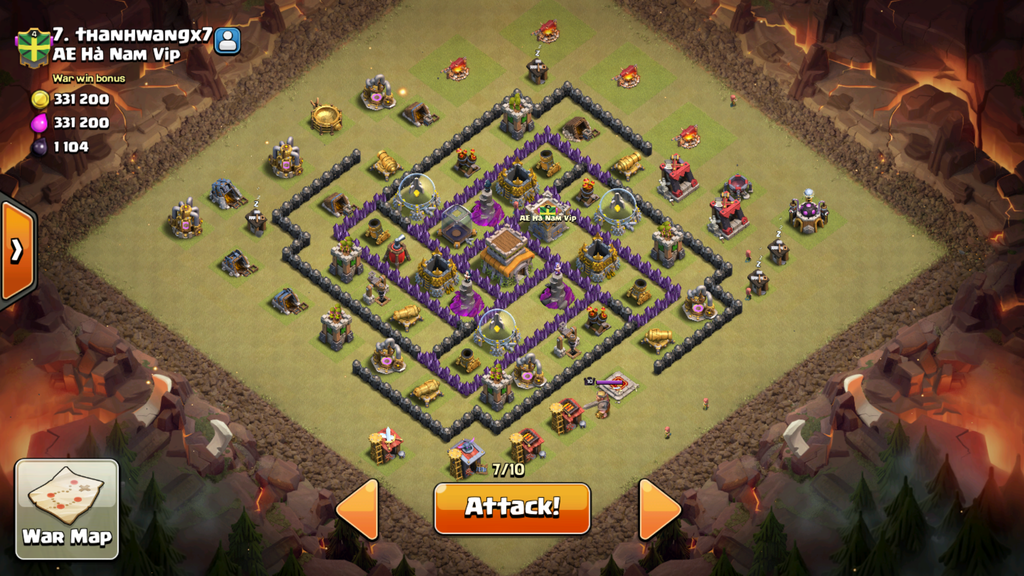Start the war attack with Attack! button
Screen dimensions: 1024x576
coord(511,507)
